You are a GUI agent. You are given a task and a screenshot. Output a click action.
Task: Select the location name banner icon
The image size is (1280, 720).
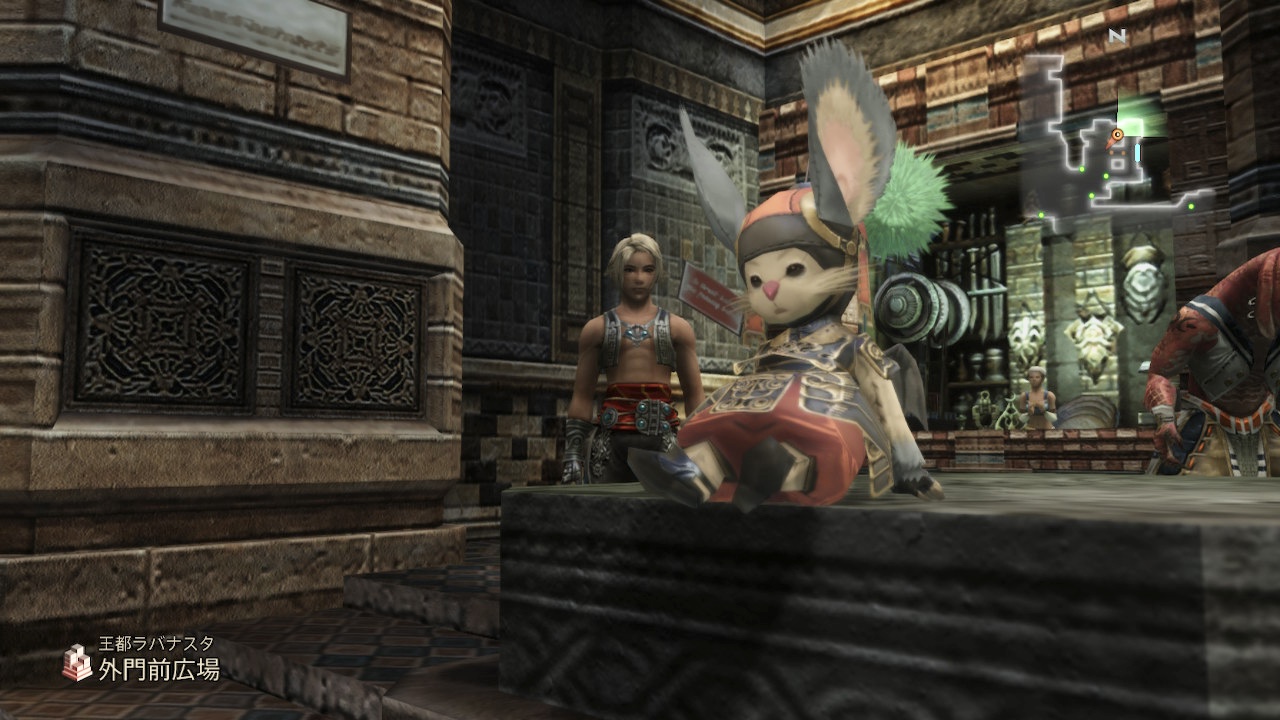point(76,662)
